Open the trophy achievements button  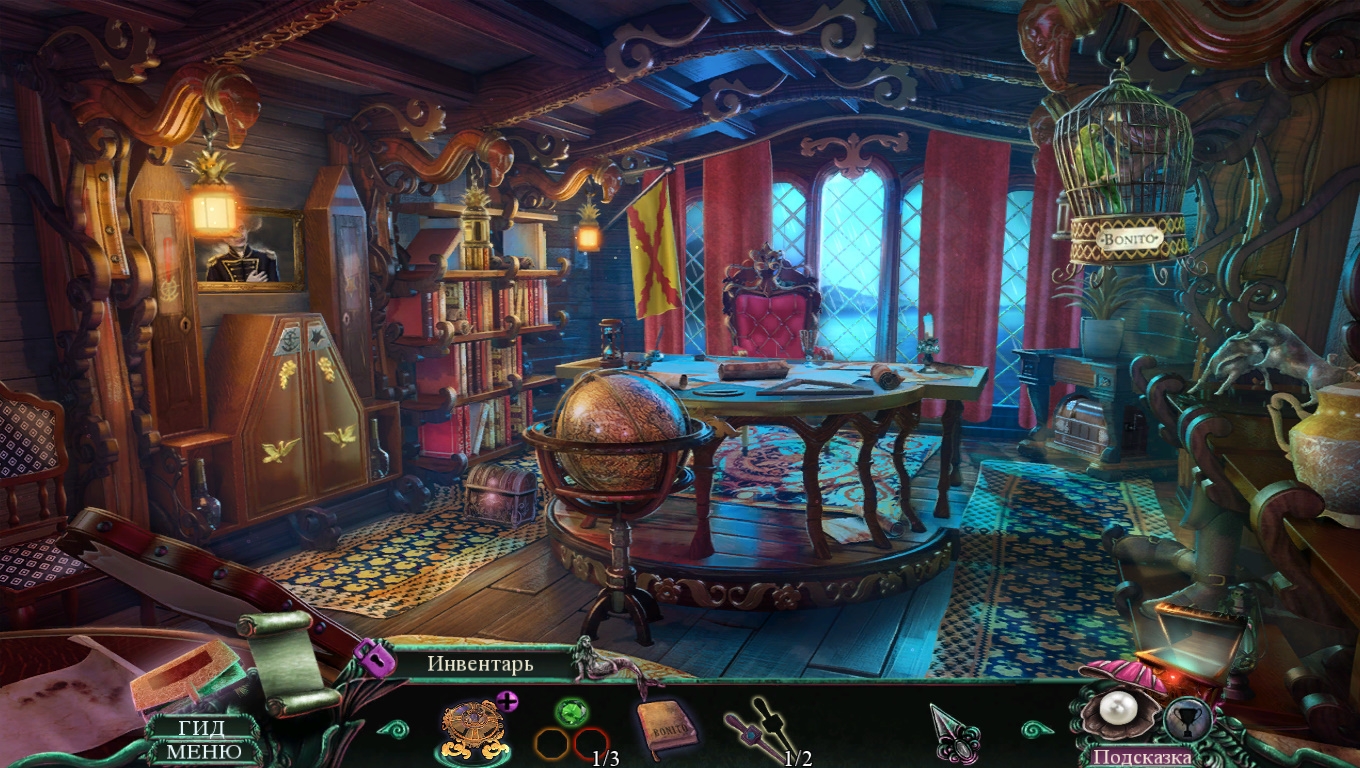[x=1188, y=720]
